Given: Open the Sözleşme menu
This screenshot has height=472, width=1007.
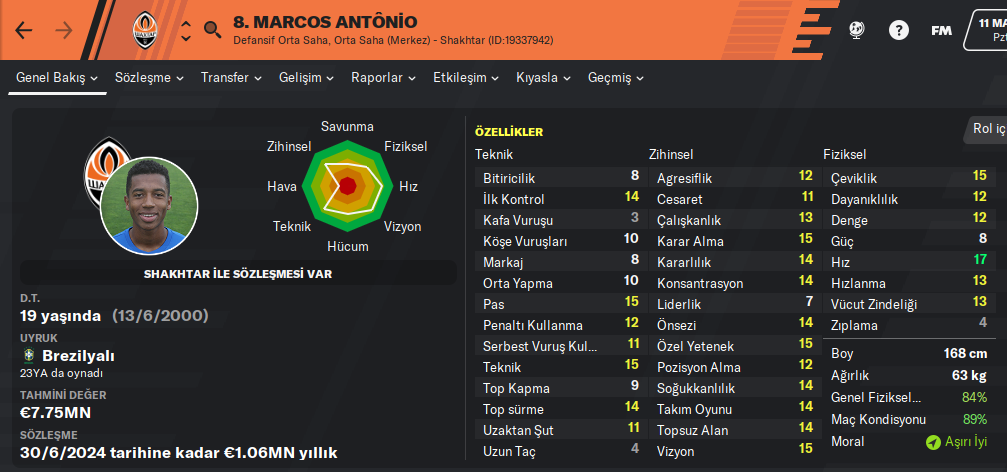Looking at the screenshot, I should pyautogui.click(x=149, y=77).
